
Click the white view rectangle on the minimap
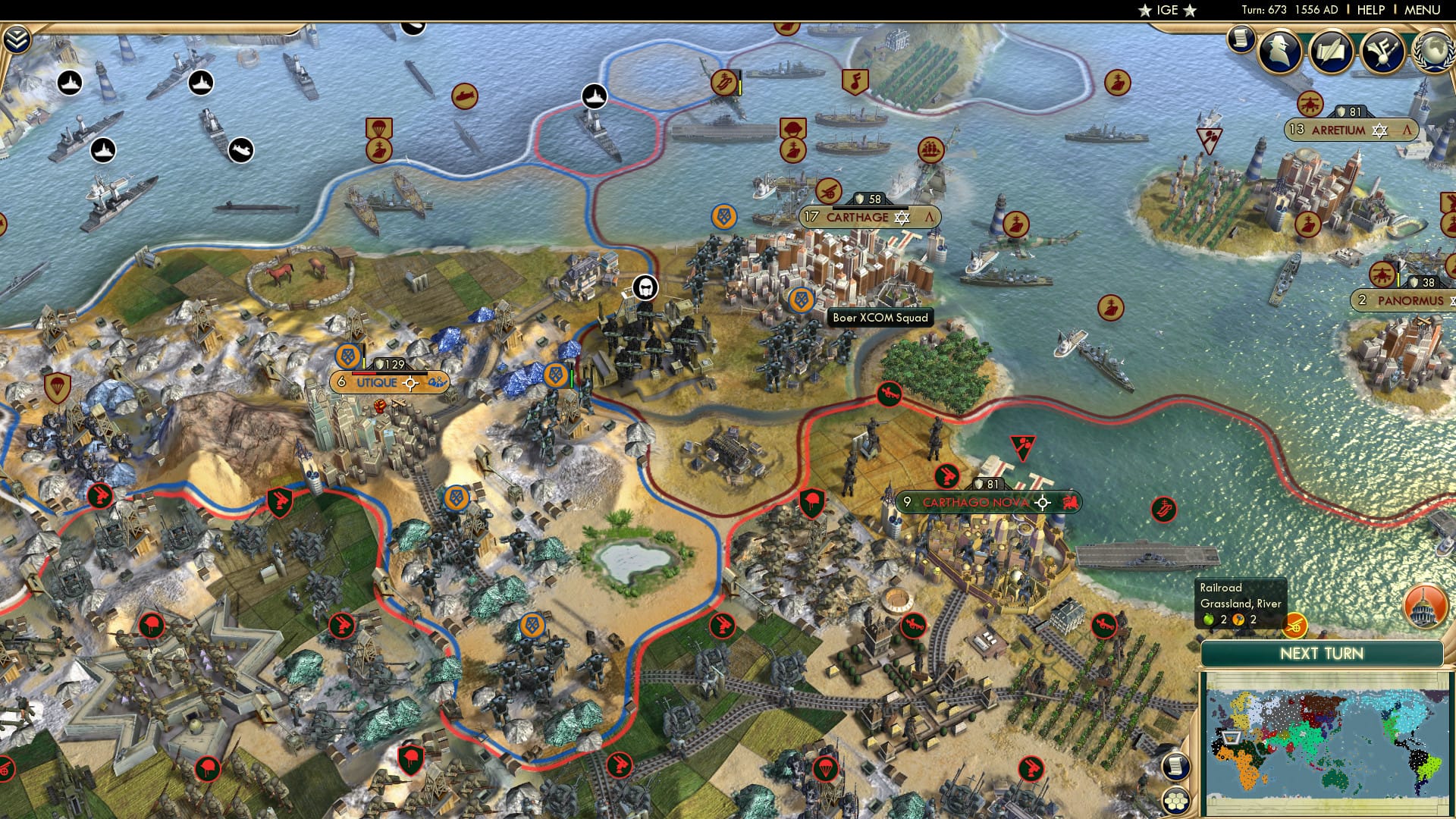click(1231, 738)
